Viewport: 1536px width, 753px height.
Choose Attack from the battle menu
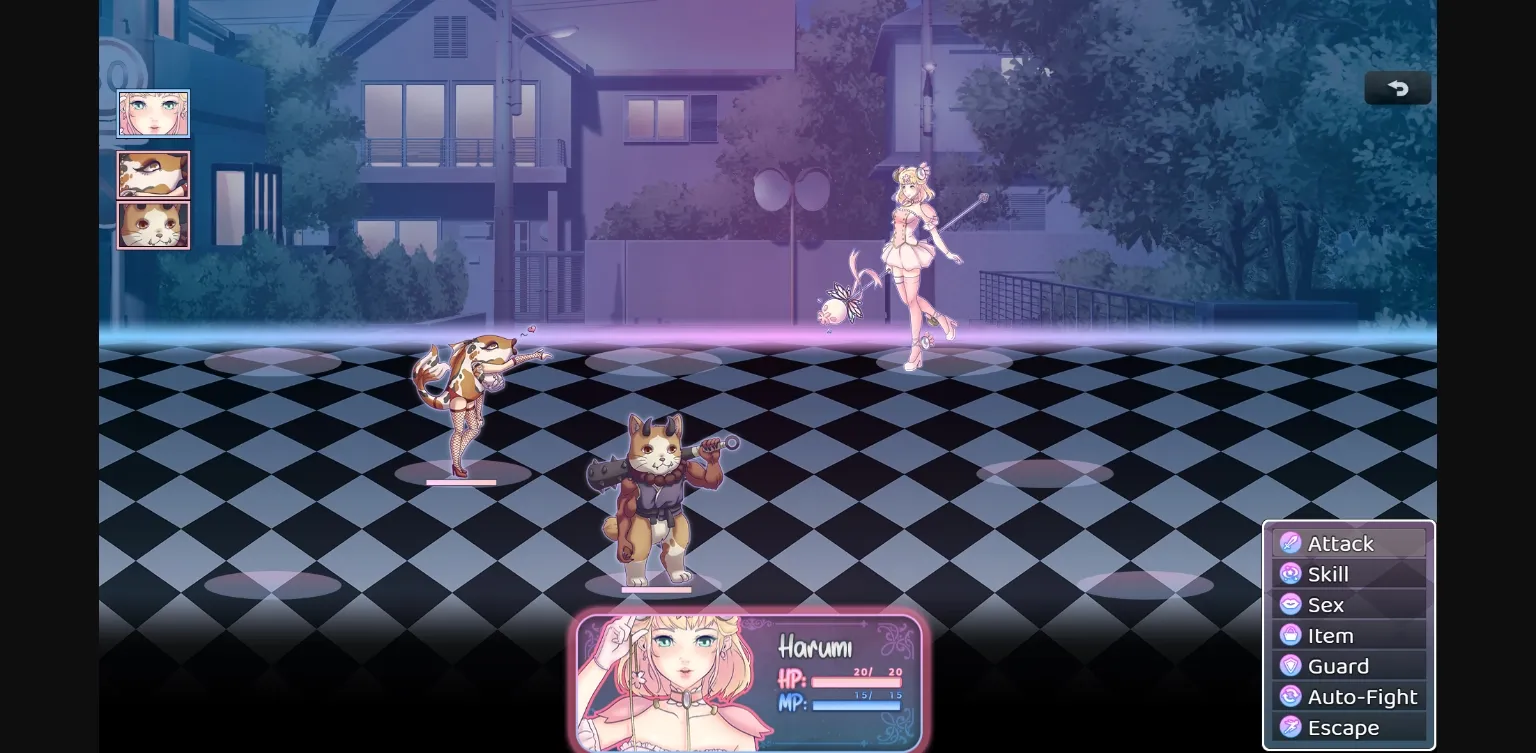1341,543
